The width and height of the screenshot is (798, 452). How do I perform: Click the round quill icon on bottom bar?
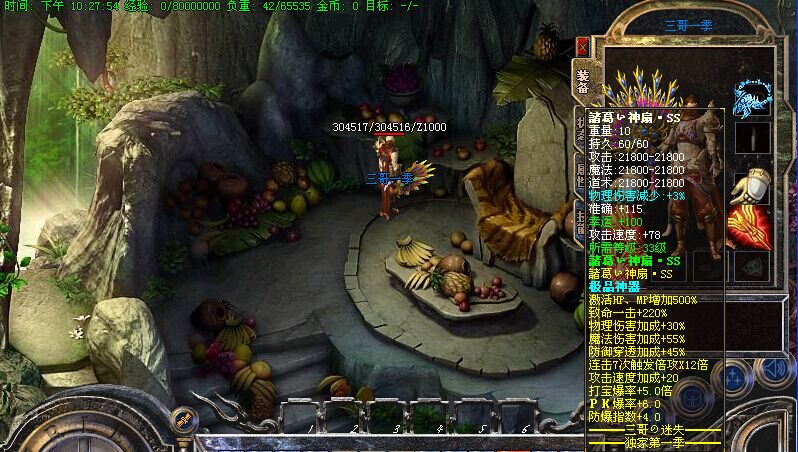click(x=182, y=420)
